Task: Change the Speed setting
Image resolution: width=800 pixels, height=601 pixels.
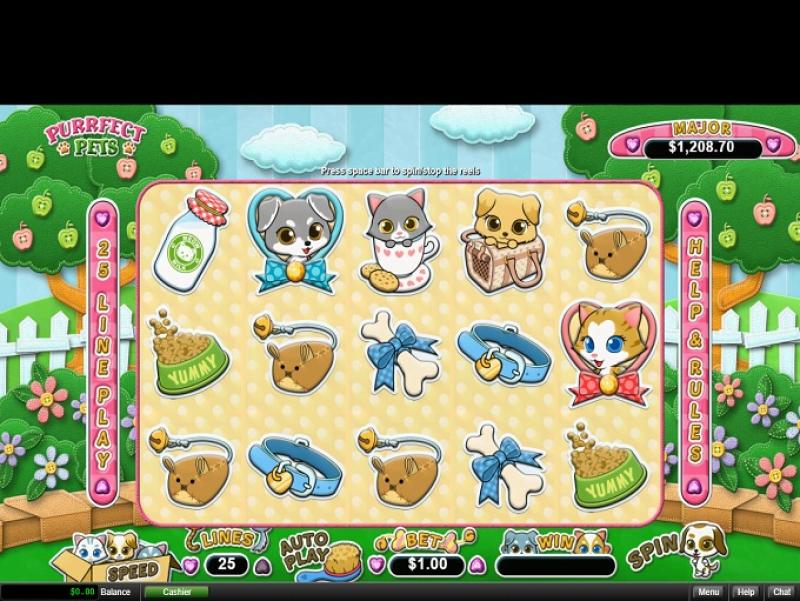Action: pos(132,570)
